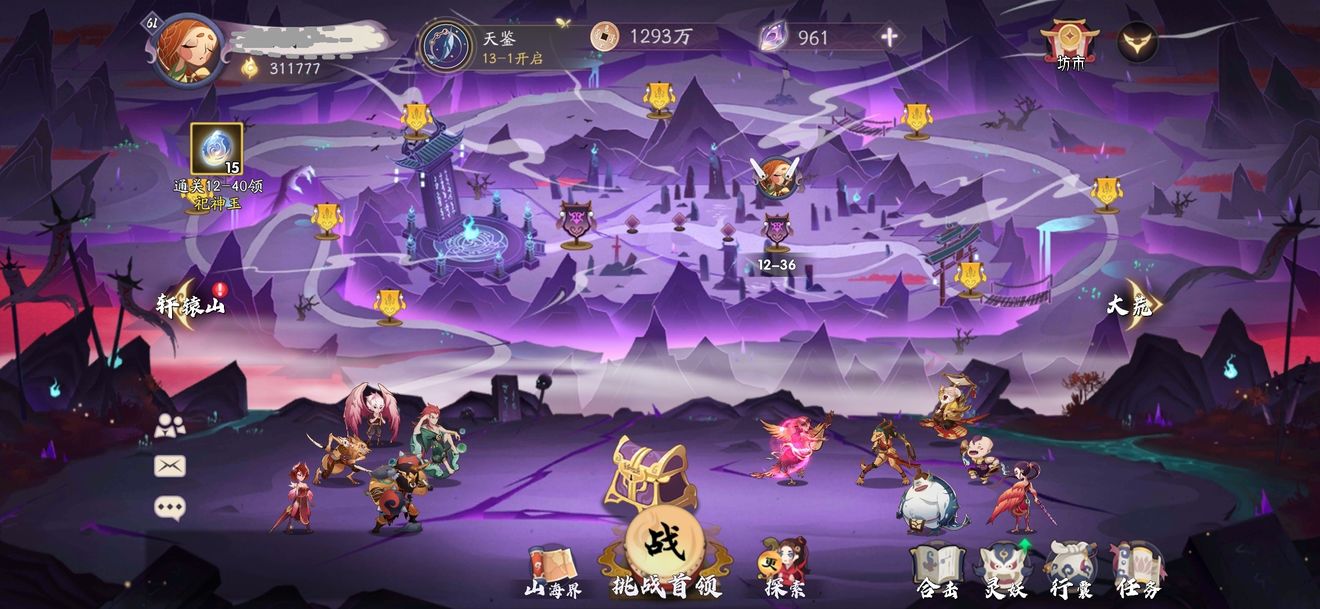Tap the plus button beside 961 jade
1320x609 pixels.
point(889,38)
